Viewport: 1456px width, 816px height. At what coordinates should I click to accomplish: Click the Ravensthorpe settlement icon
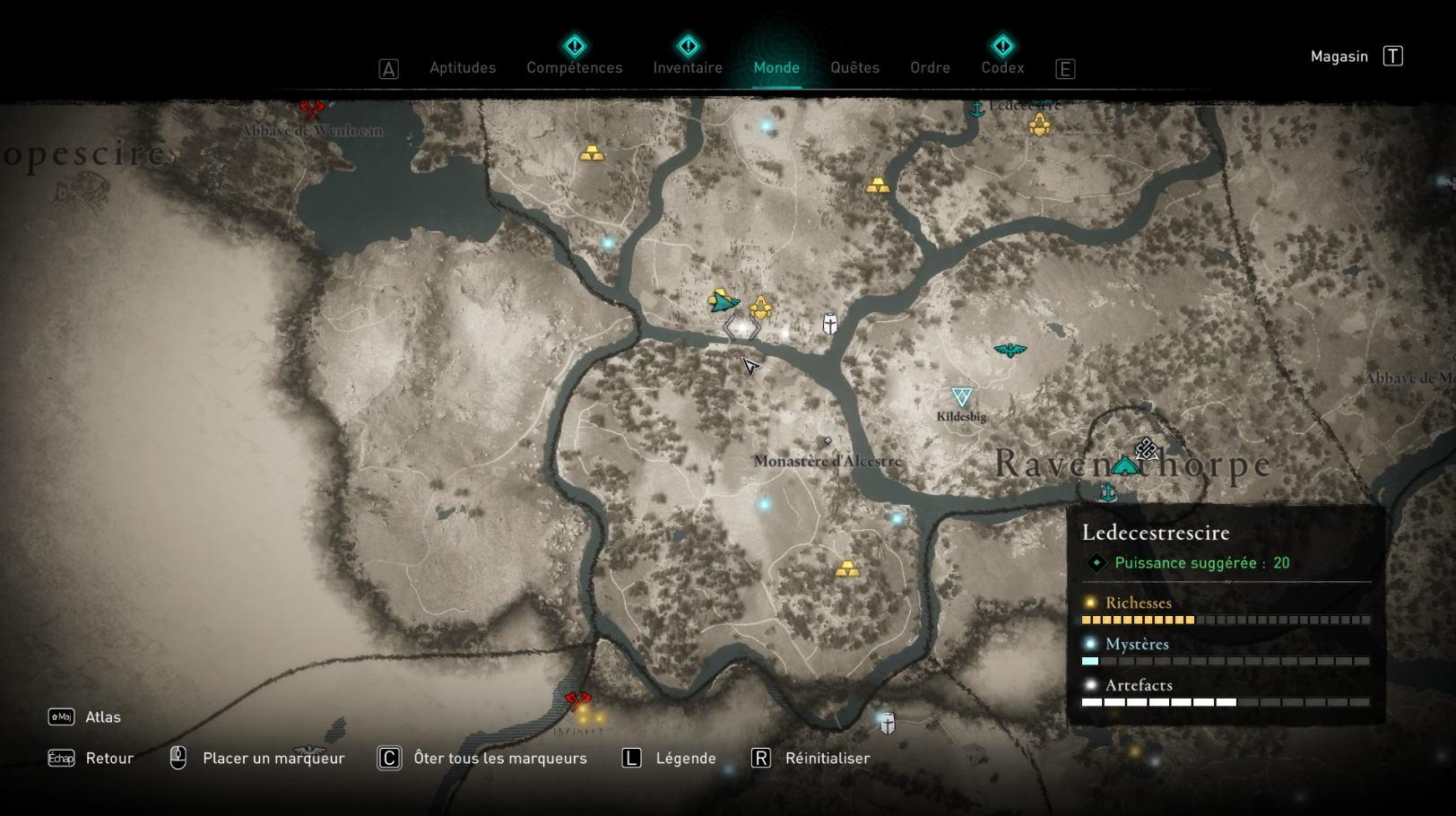(x=1124, y=465)
